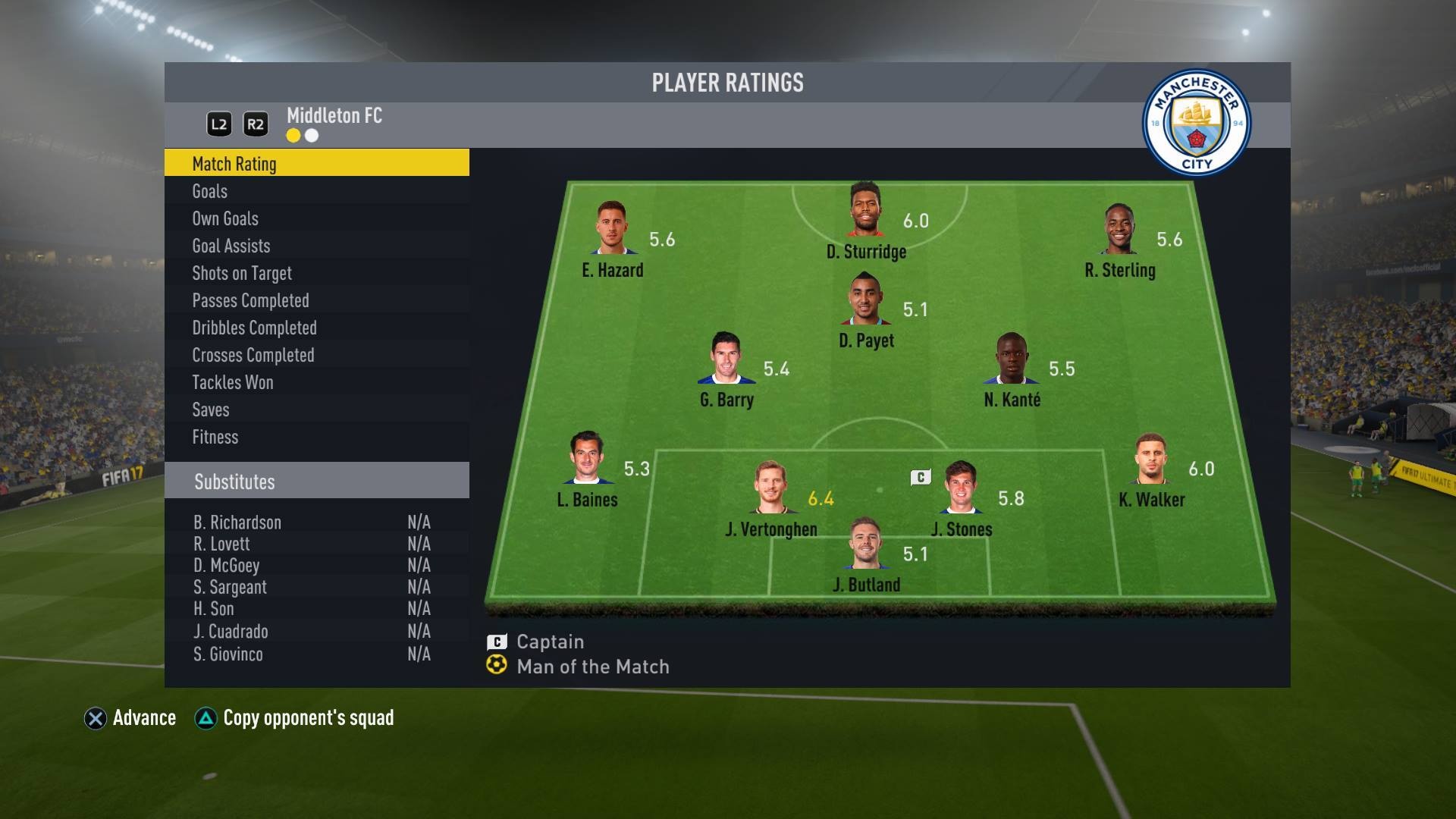Click N. Kanté's player portrait
Image resolution: width=1456 pixels, height=819 pixels.
(1011, 359)
